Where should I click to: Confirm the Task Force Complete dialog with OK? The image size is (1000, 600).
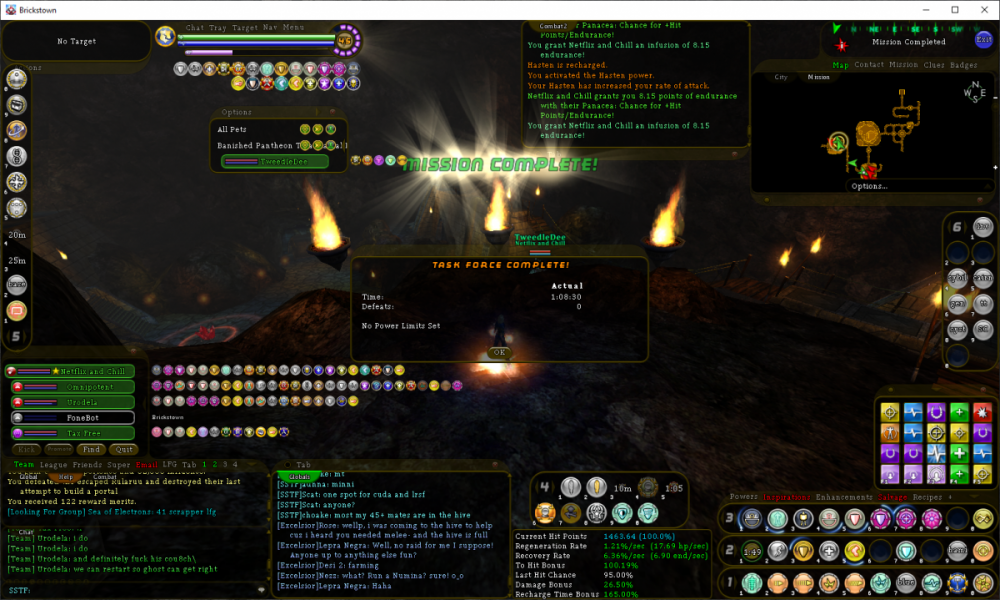tap(498, 352)
